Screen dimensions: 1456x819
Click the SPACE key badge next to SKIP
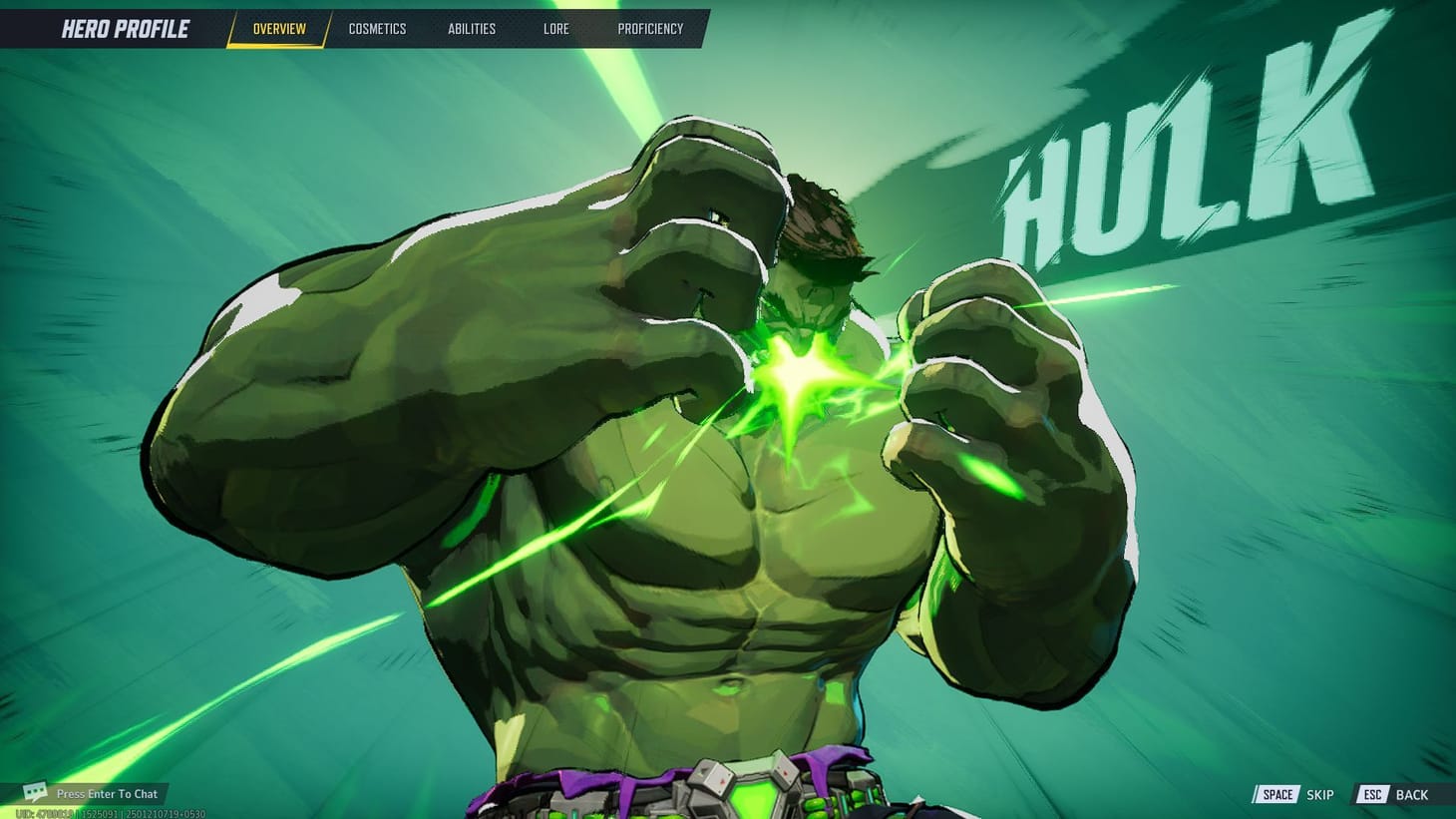pos(1276,794)
